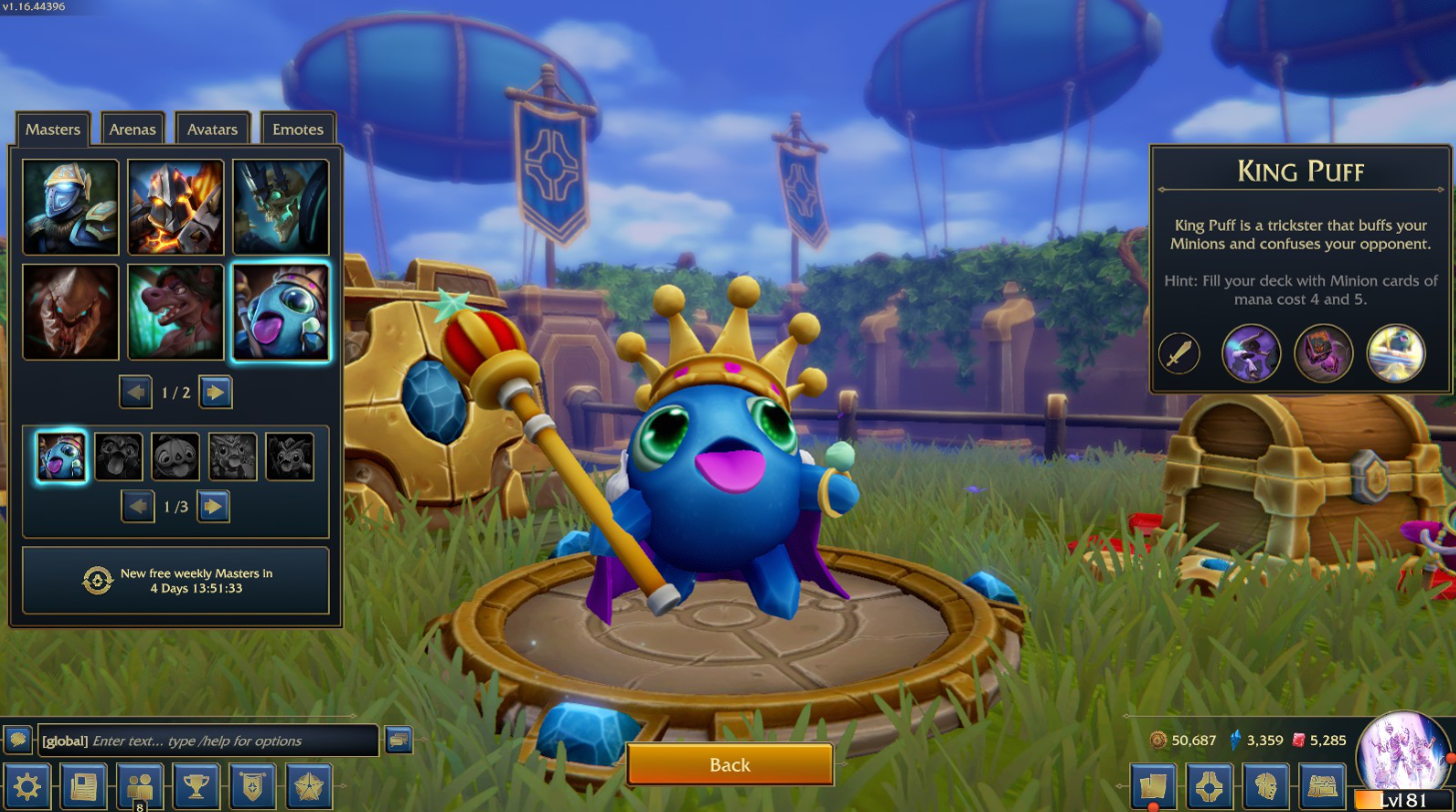
Task: Open the news journal panel
Action: coord(82,787)
